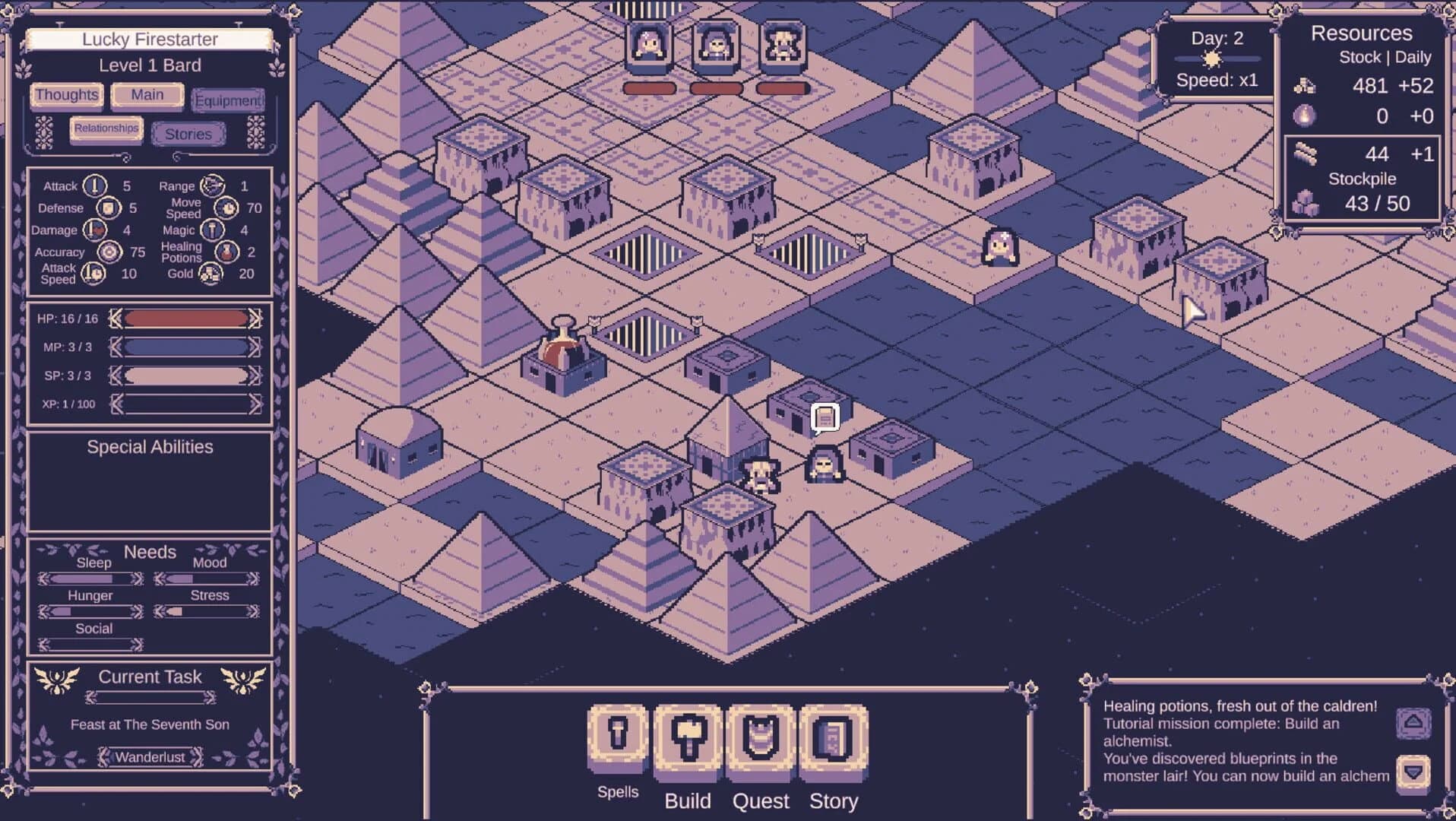
Task: Open the Relationships panel
Action: tap(106, 128)
